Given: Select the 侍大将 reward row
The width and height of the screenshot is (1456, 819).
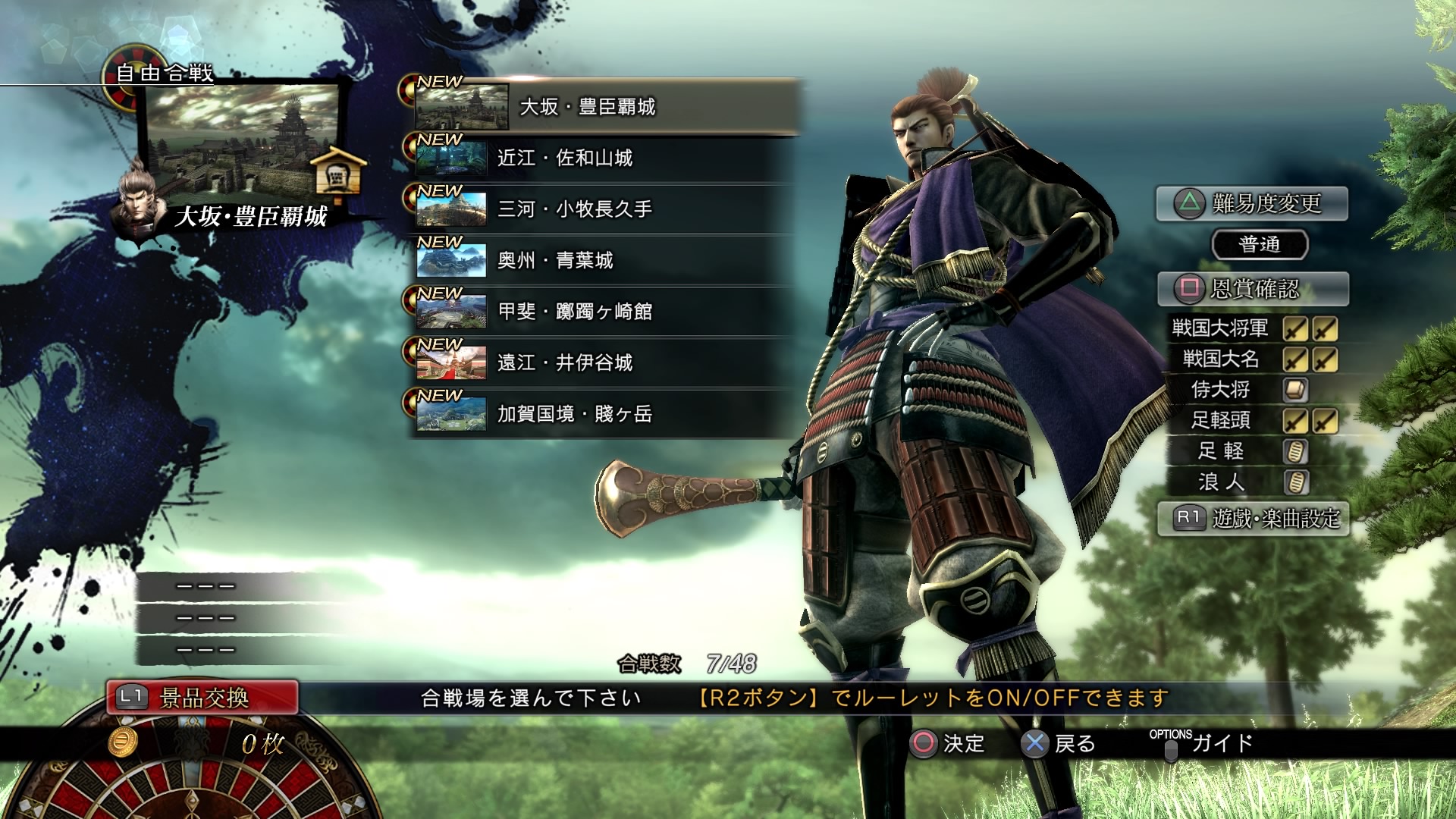Looking at the screenshot, I should 1253,390.
